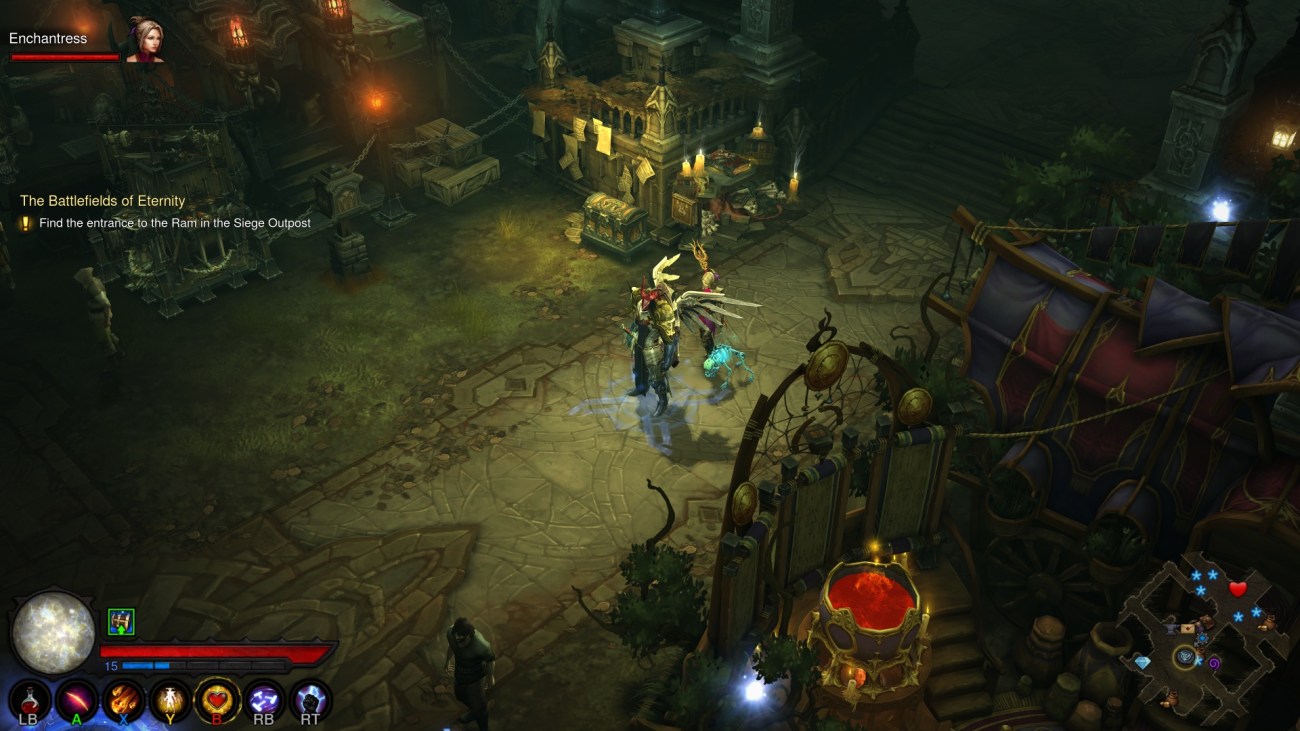Image resolution: width=1300 pixels, height=731 pixels.
Task: Select the blue diamond jeweler marker
Action: point(1143,662)
